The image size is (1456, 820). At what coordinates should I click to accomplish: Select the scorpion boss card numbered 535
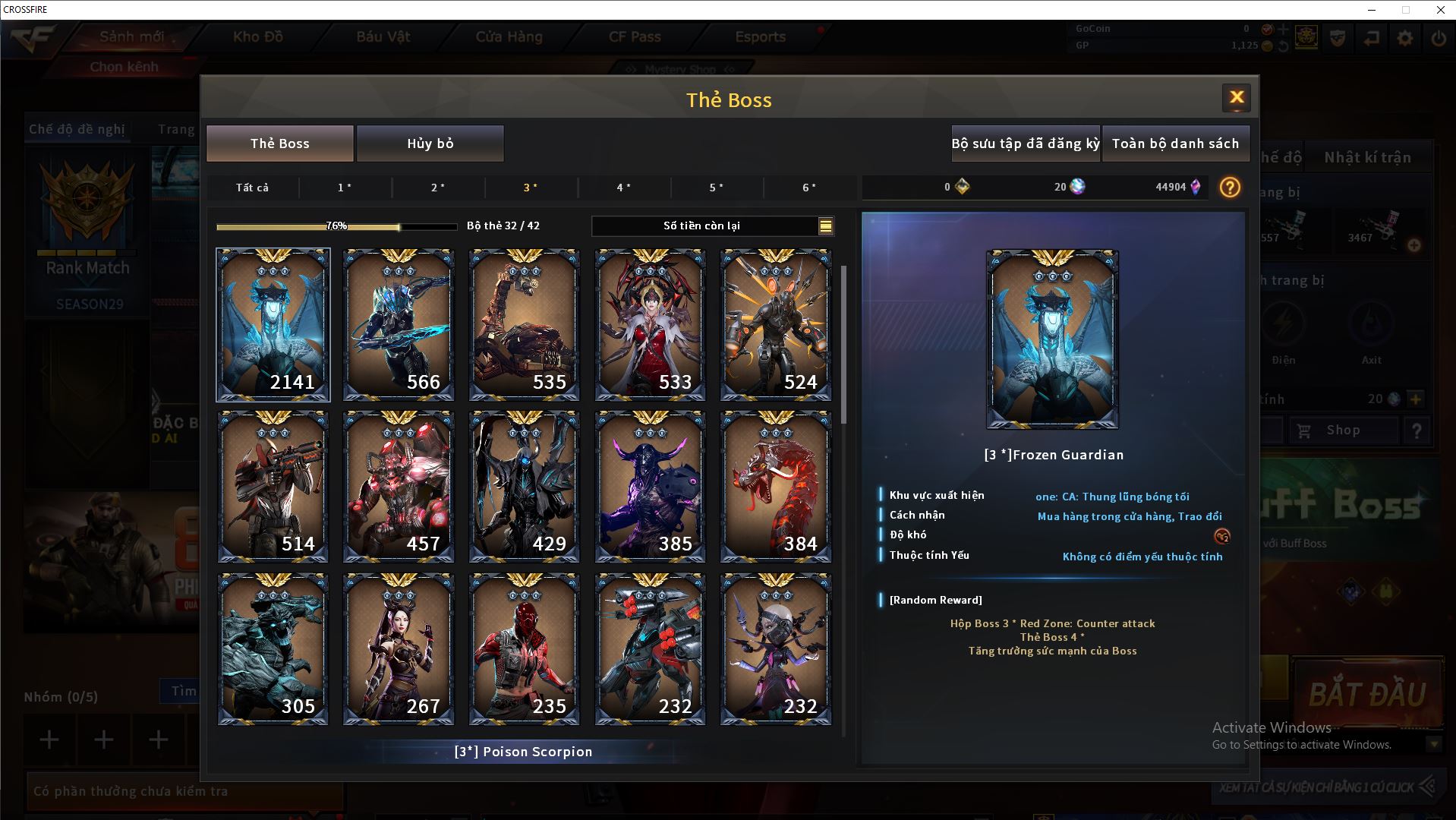point(524,325)
